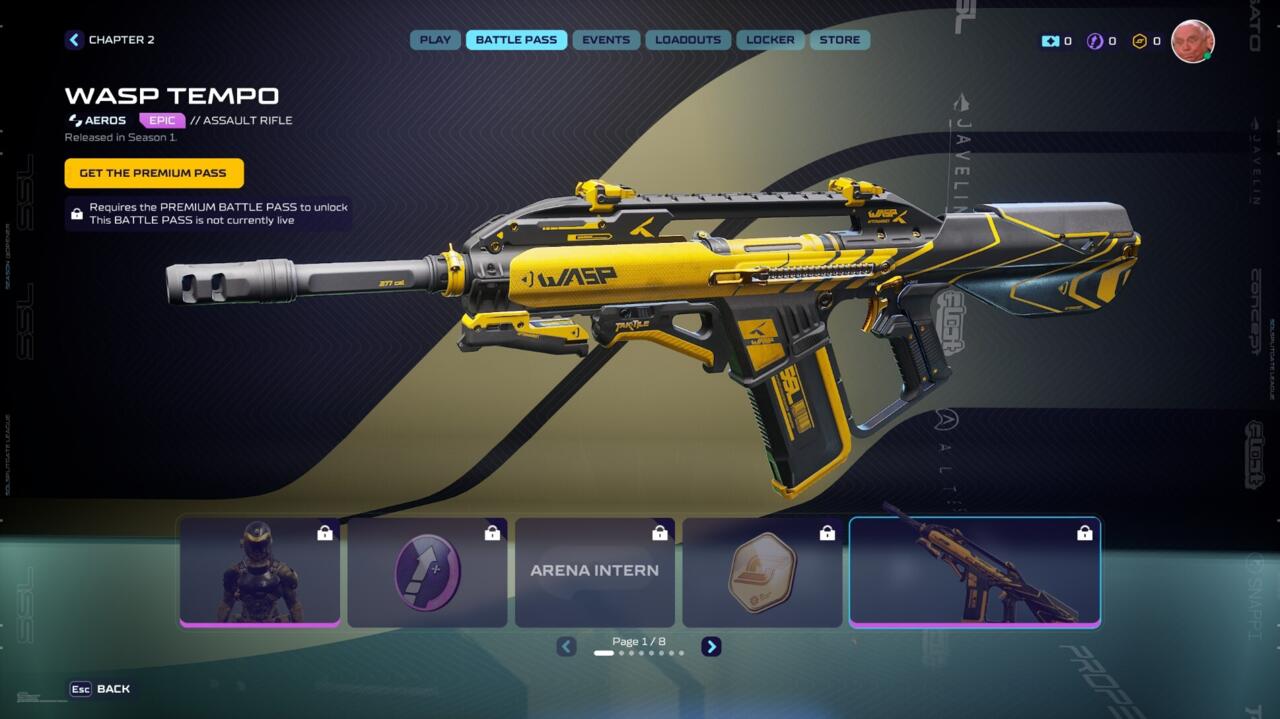Go to the next rewards page

pyautogui.click(x=711, y=647)
